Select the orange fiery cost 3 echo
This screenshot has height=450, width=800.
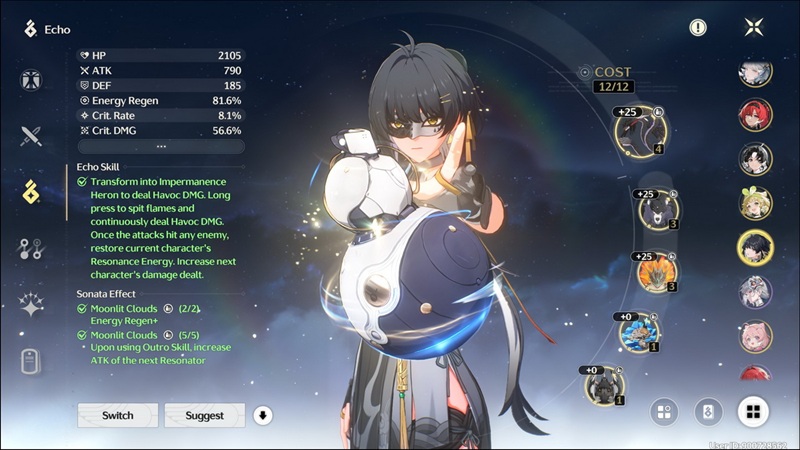coord(656,271)
